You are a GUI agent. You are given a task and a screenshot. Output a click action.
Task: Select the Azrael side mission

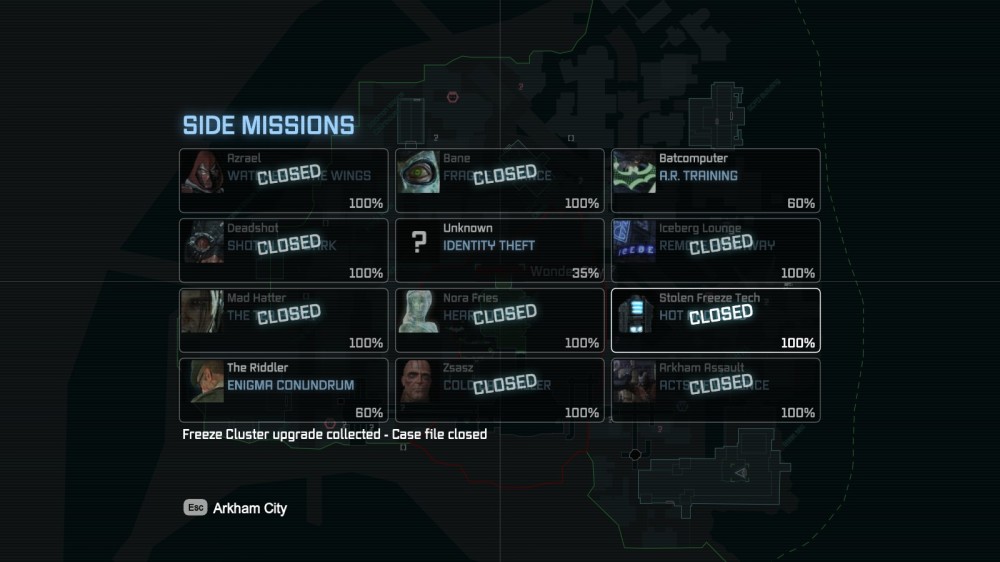[284, 180]
